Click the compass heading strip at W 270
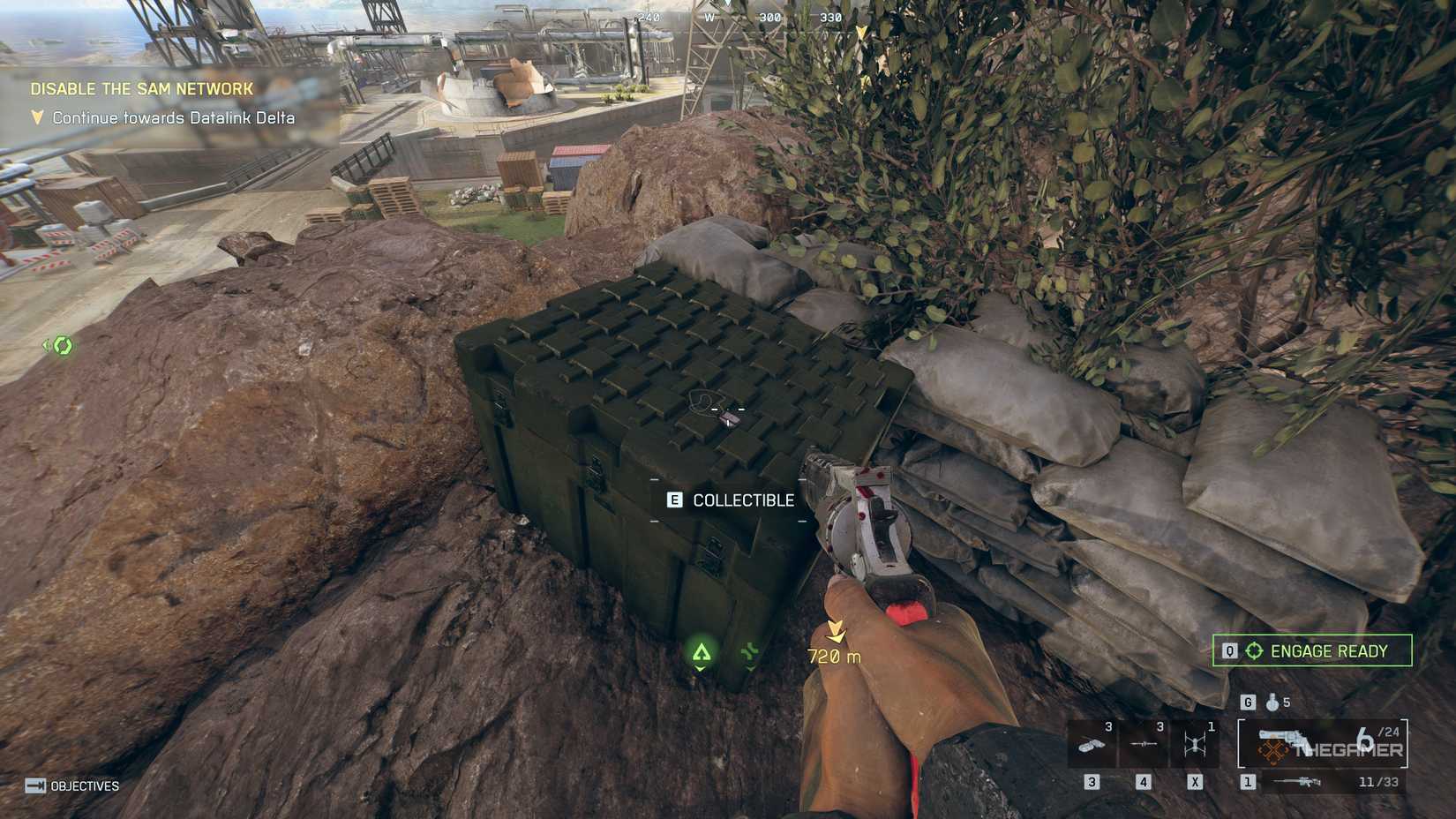Image resolution: width=1456 pixels, height=819 pixels. [709, 18]
